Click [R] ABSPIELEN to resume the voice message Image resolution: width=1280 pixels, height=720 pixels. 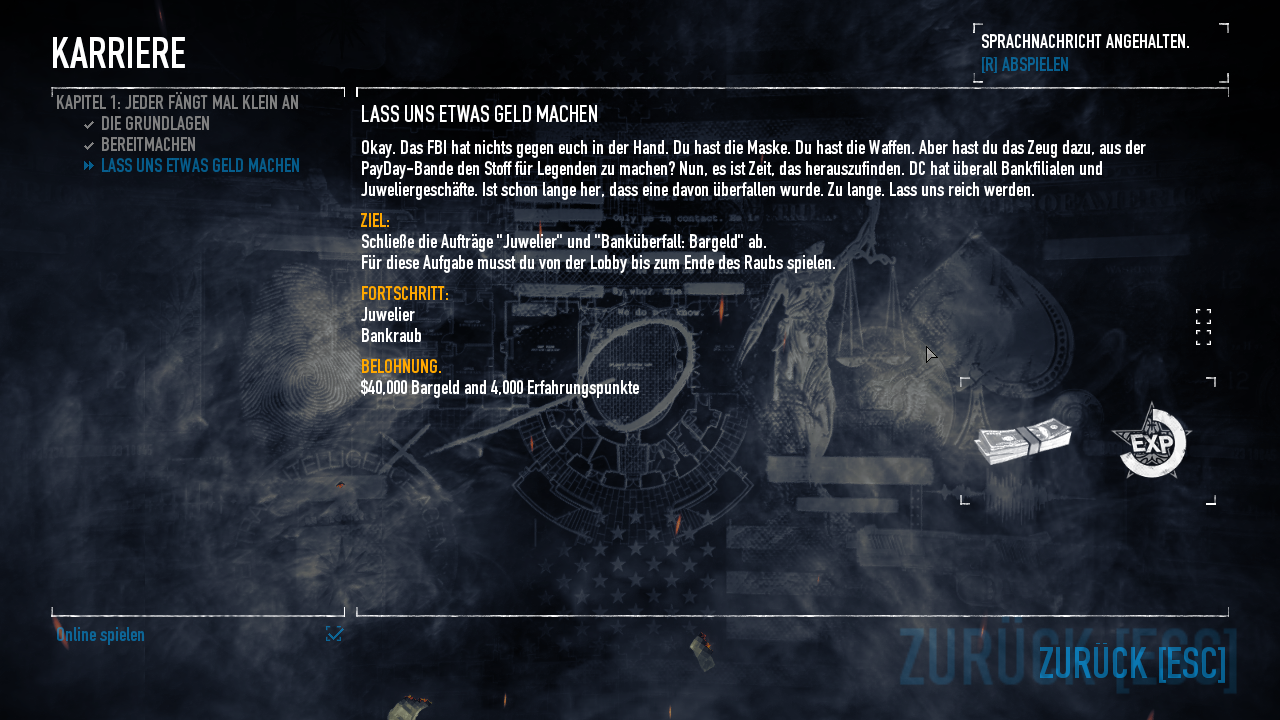(1023, 62)
